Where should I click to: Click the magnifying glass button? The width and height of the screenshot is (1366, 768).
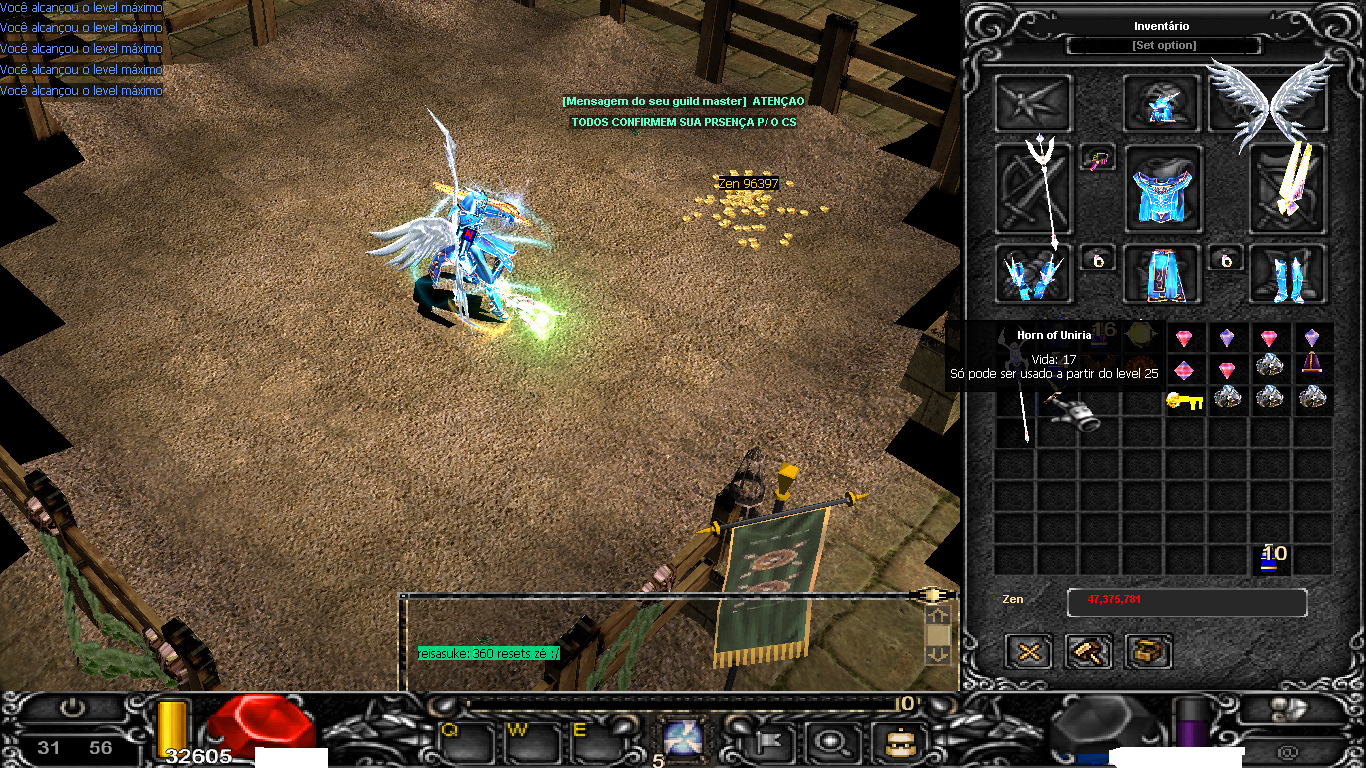coord(829,741)
